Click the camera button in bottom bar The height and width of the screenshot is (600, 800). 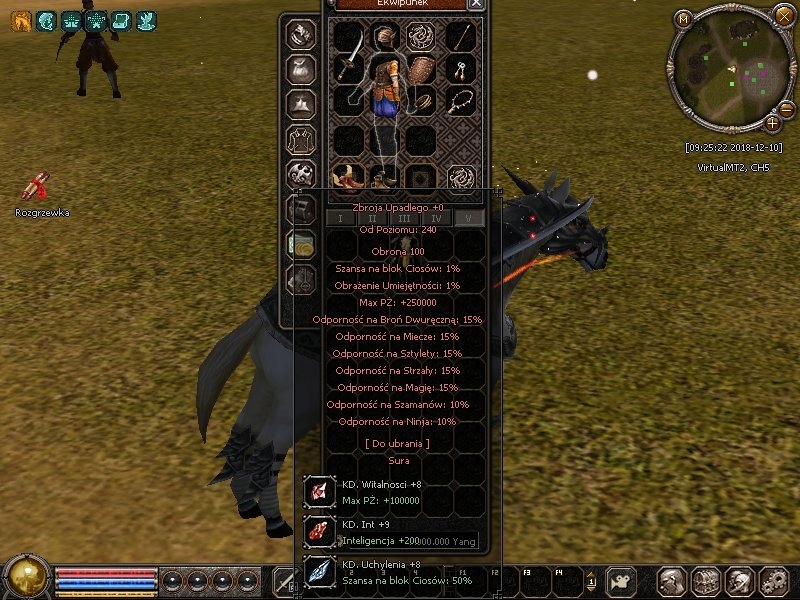pos(622,580)
